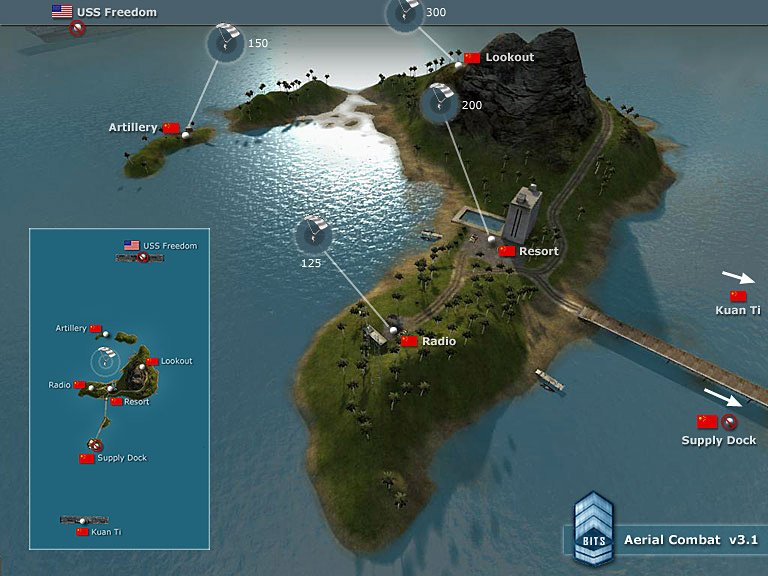Select the parachute marker labeled 125
The image size is (768, 576).
(314, 236)
